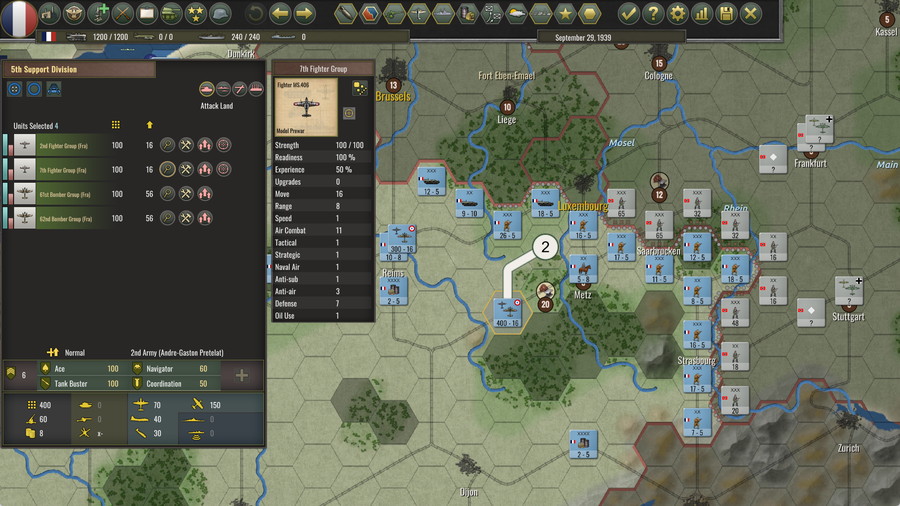Screen dimensions: 900x506
Task: Select the 2nd Fighter Group row
Action: point(70,146)
